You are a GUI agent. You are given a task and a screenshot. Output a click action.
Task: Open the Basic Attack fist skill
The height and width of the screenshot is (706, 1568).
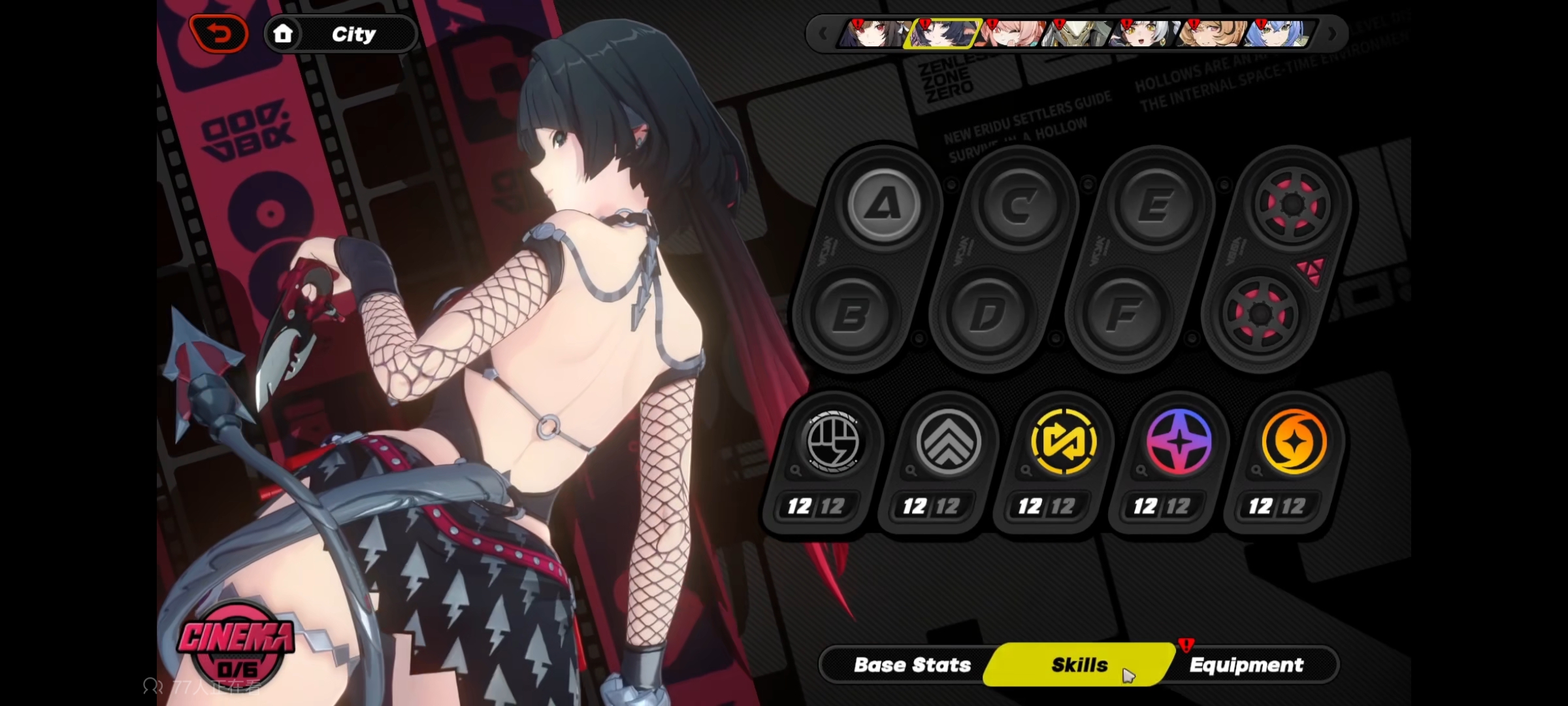tap(832, 443)
